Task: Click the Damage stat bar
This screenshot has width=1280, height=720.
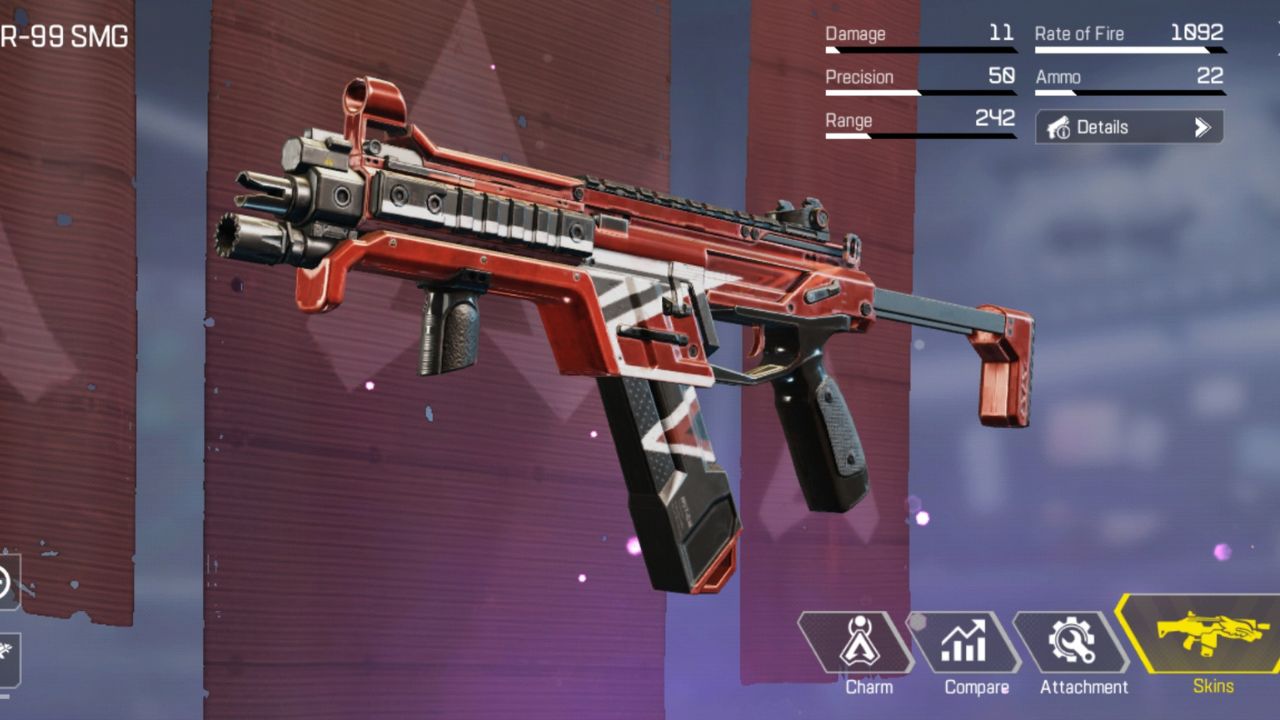Action: [920, 48]
